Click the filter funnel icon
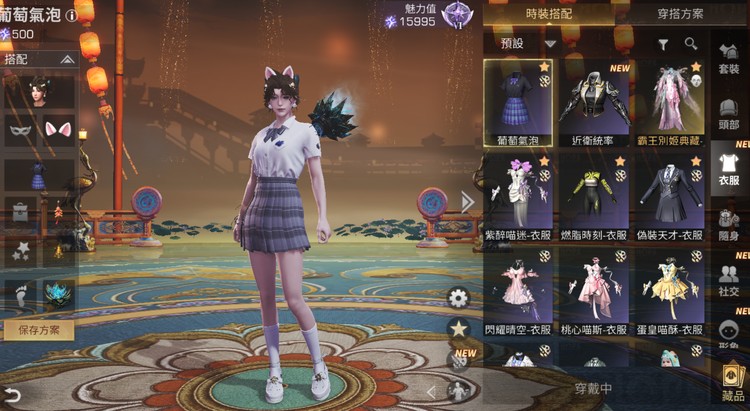Screen dimensions: 750x411 pyautogui.click(x=663, y=44)
